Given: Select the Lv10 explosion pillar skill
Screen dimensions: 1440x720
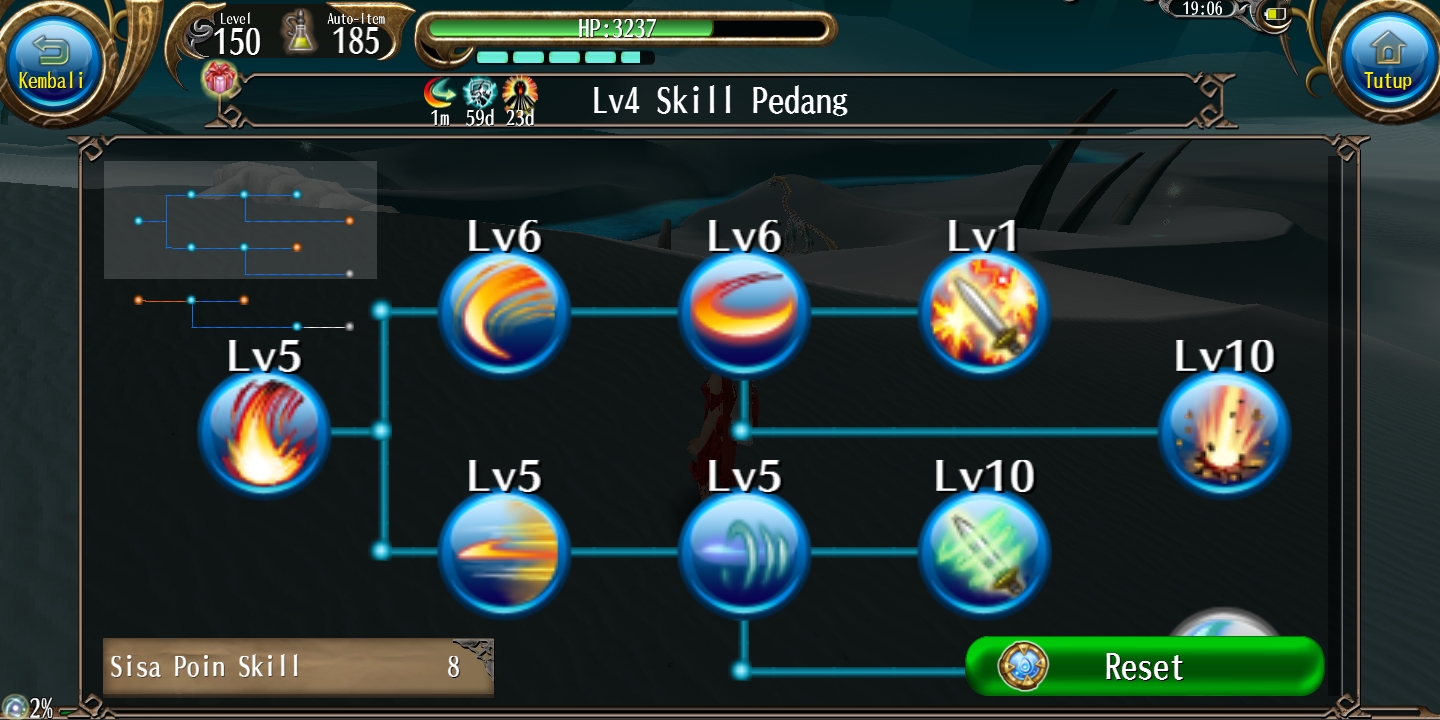Looking at the screenshot, I should pos(1224,432).
